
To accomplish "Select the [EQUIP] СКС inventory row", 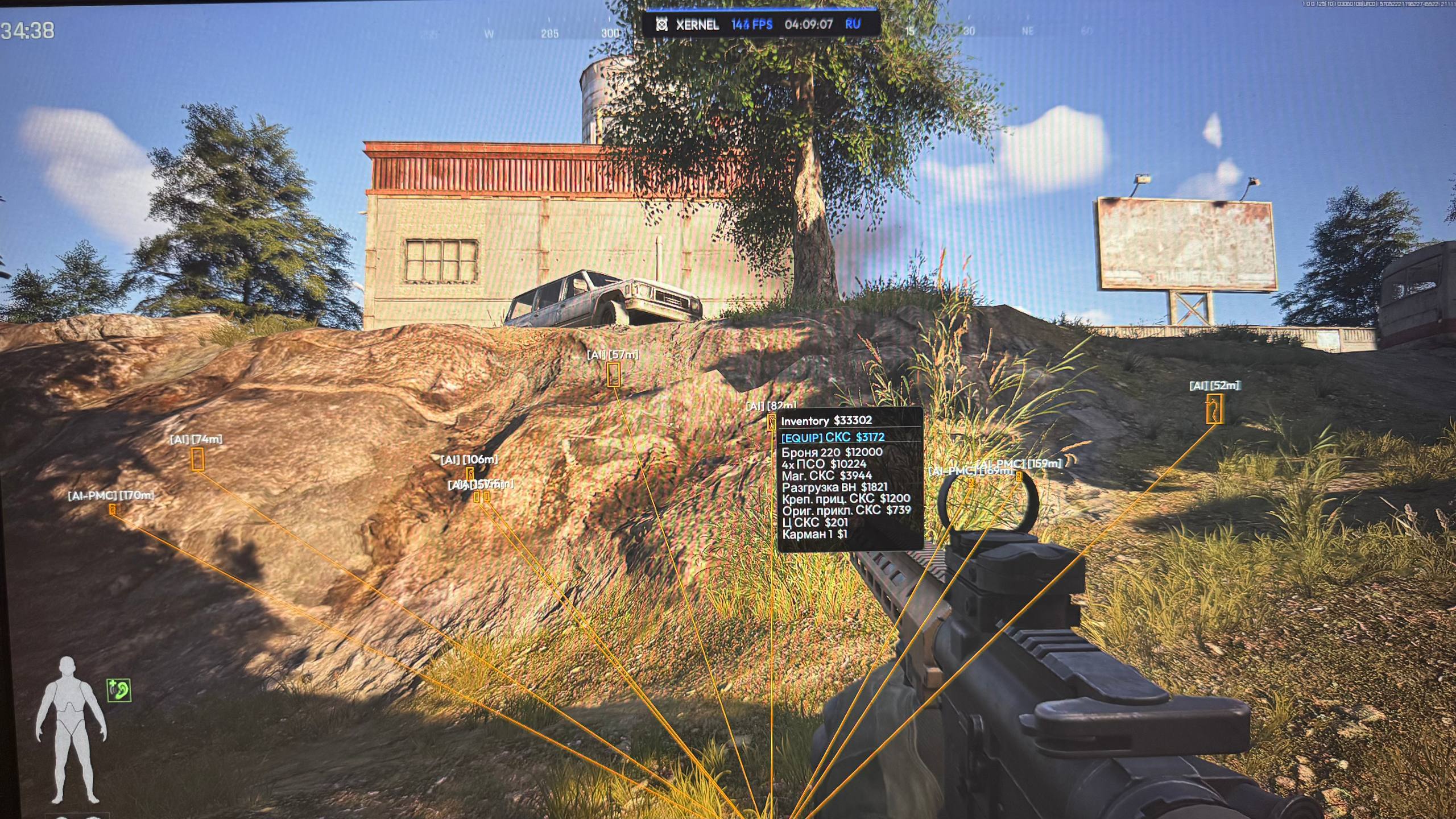I will click(x=833, y=437).
